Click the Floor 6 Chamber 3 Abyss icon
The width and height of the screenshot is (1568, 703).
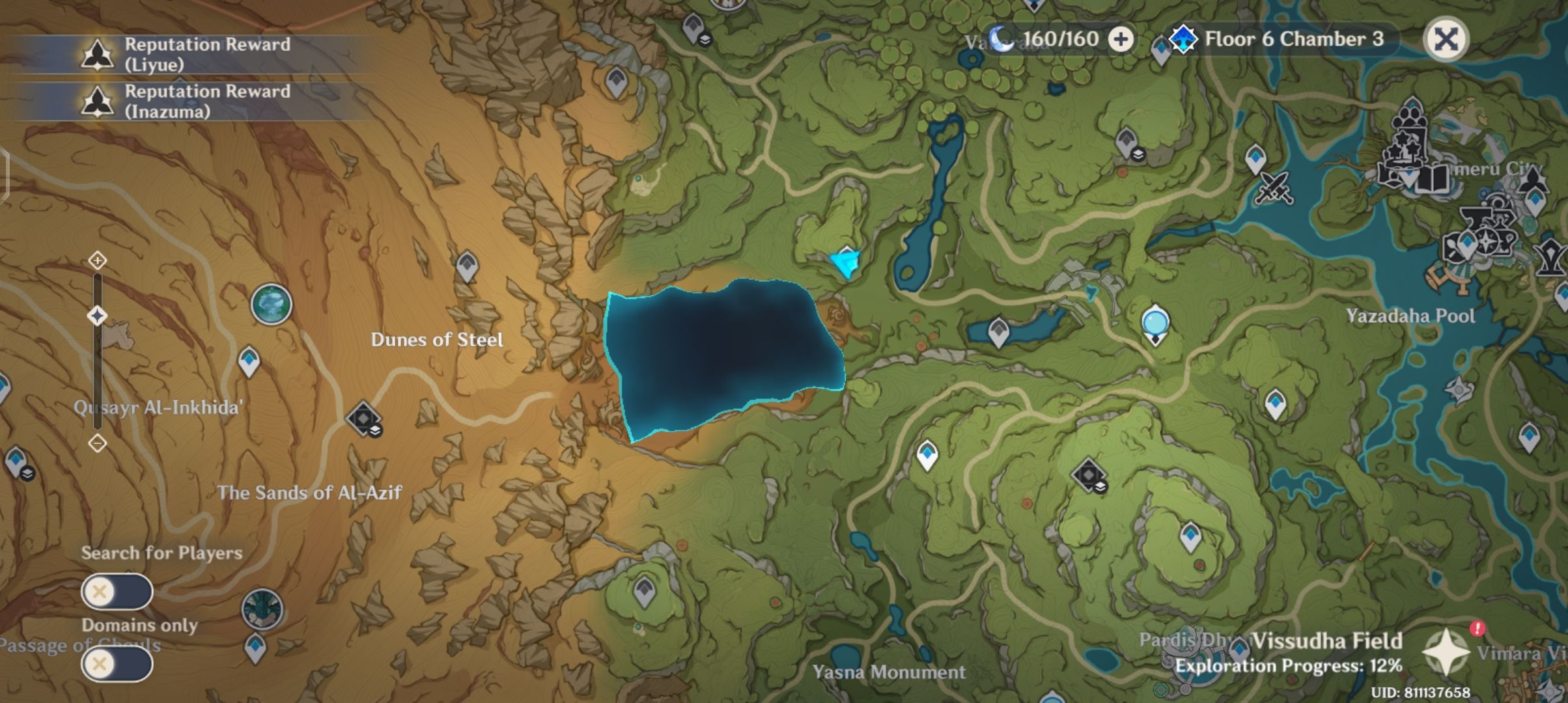pos(1184,40)
